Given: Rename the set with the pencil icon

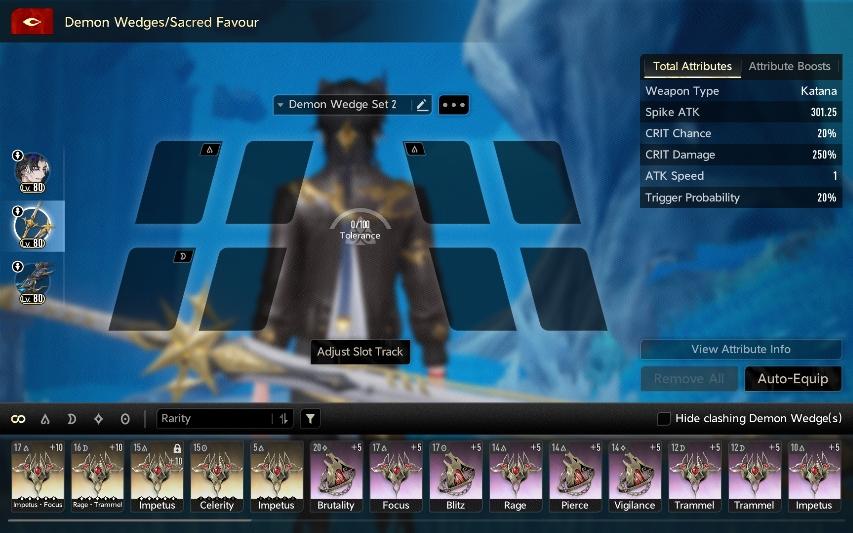Looking at the screenshot, I should tap(422, 104).
